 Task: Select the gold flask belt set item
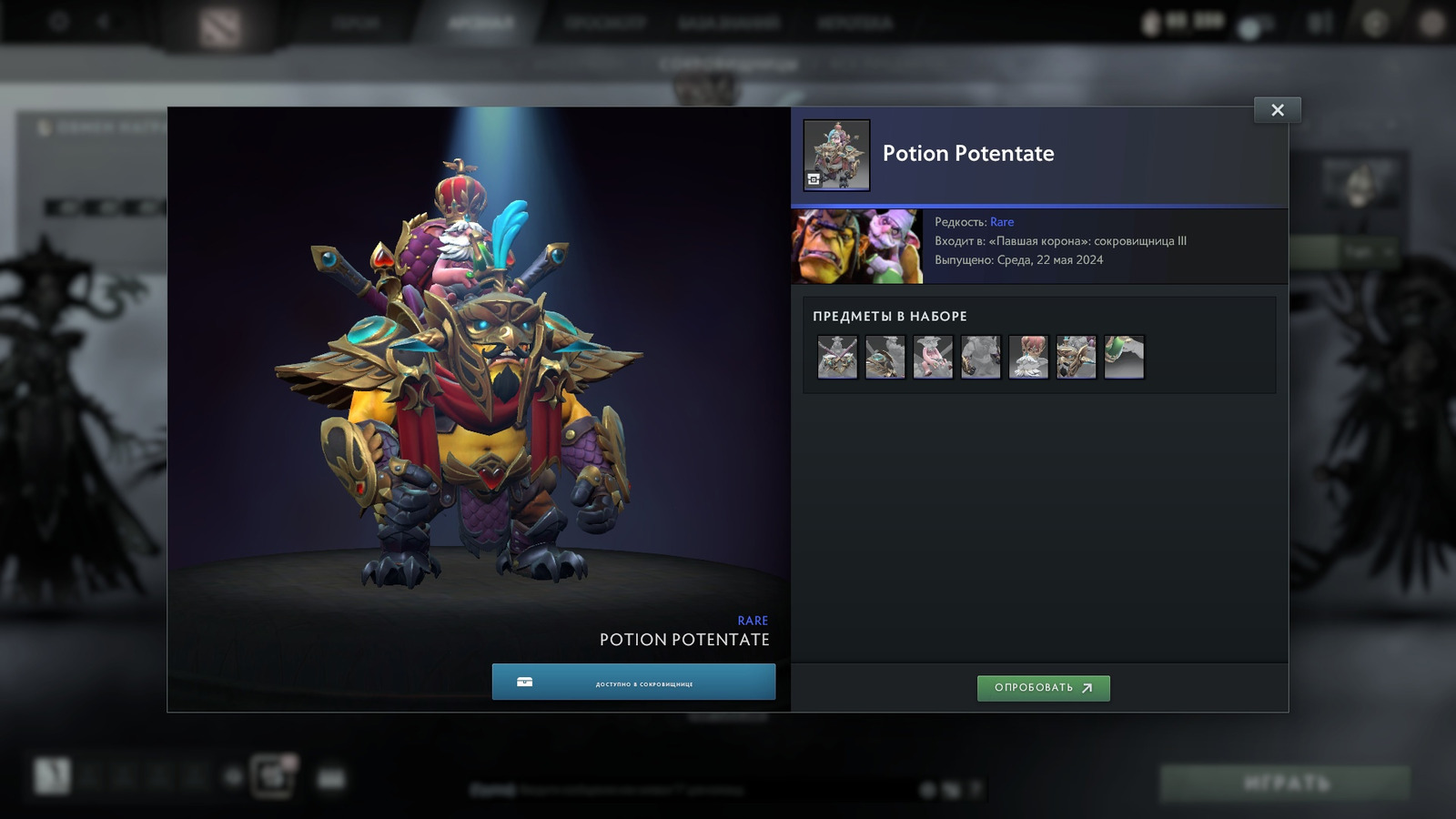pyautogui.click(x=1077, y=357)
